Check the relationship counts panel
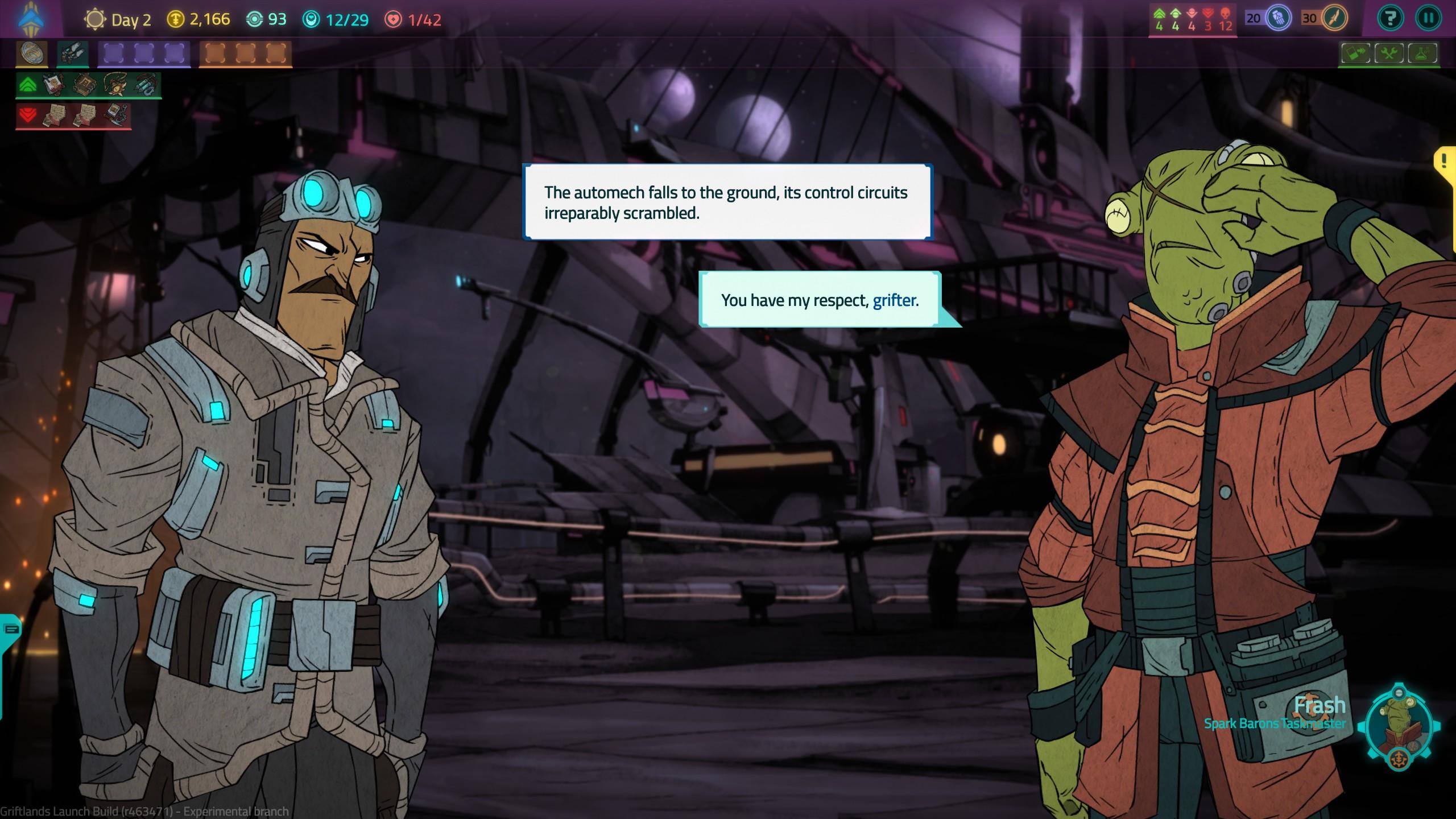This screenshot has height=819, width=1456. pyautogui.click(x=1193, y=19)
